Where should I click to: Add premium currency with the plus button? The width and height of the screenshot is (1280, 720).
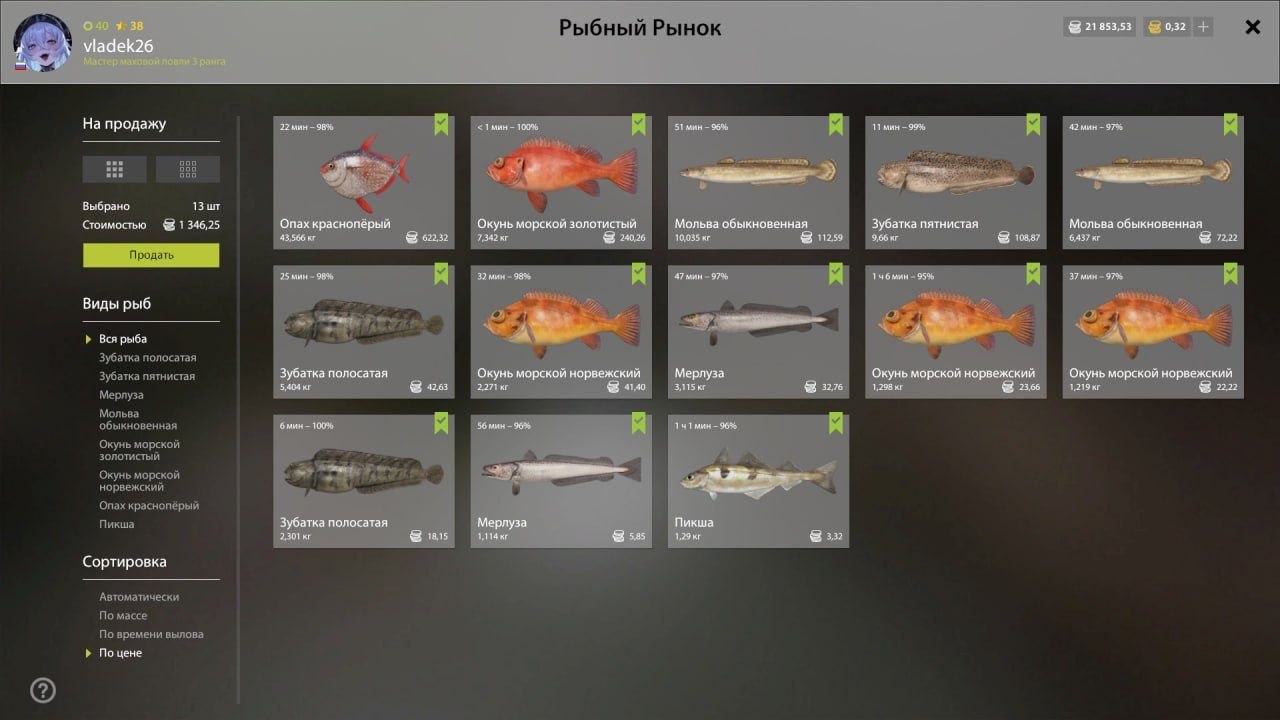tap(1203, 27)
